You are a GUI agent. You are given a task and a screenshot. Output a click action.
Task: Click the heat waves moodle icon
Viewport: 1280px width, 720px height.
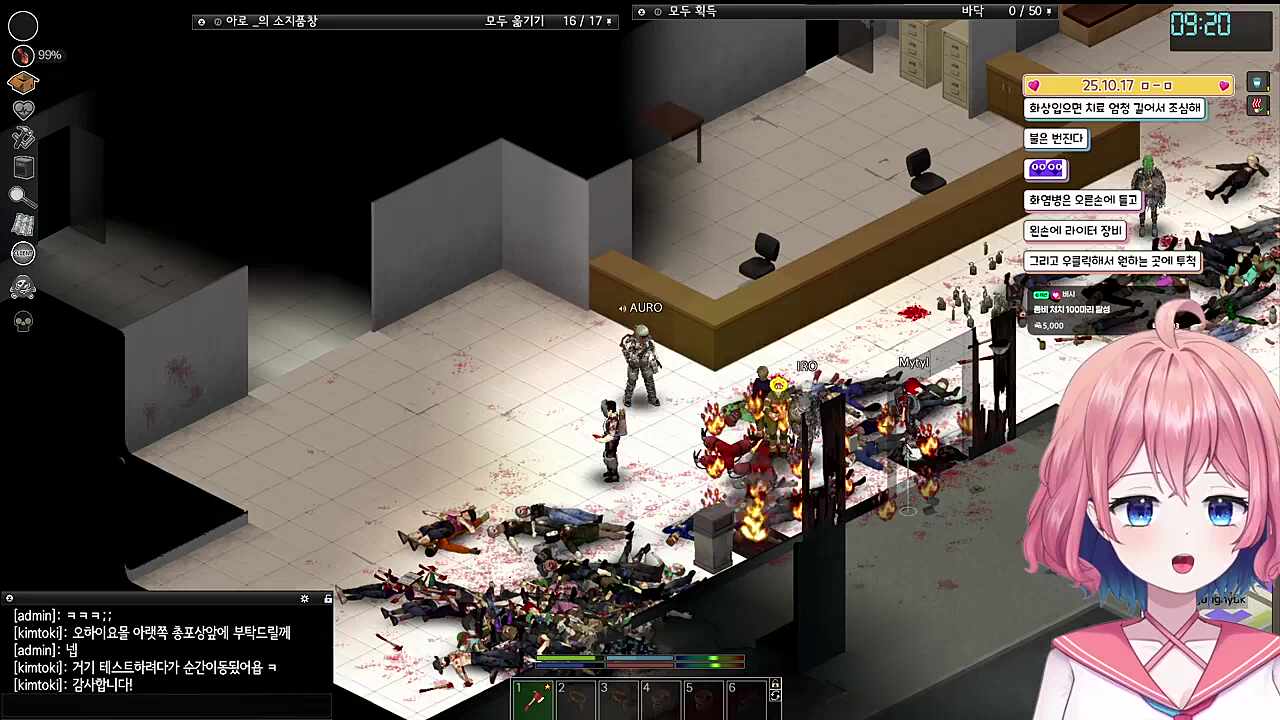point(1258,106)
